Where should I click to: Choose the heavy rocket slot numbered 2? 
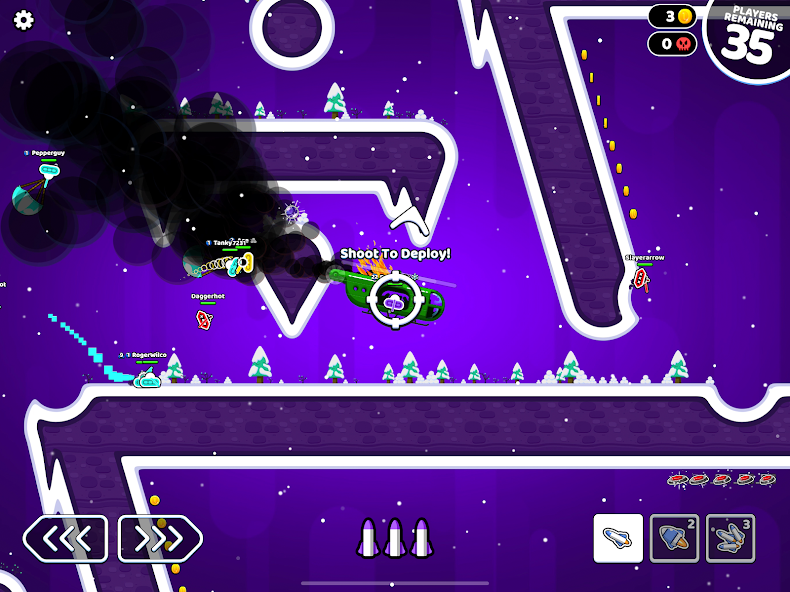pyautogui.click(x=674, y=539)
